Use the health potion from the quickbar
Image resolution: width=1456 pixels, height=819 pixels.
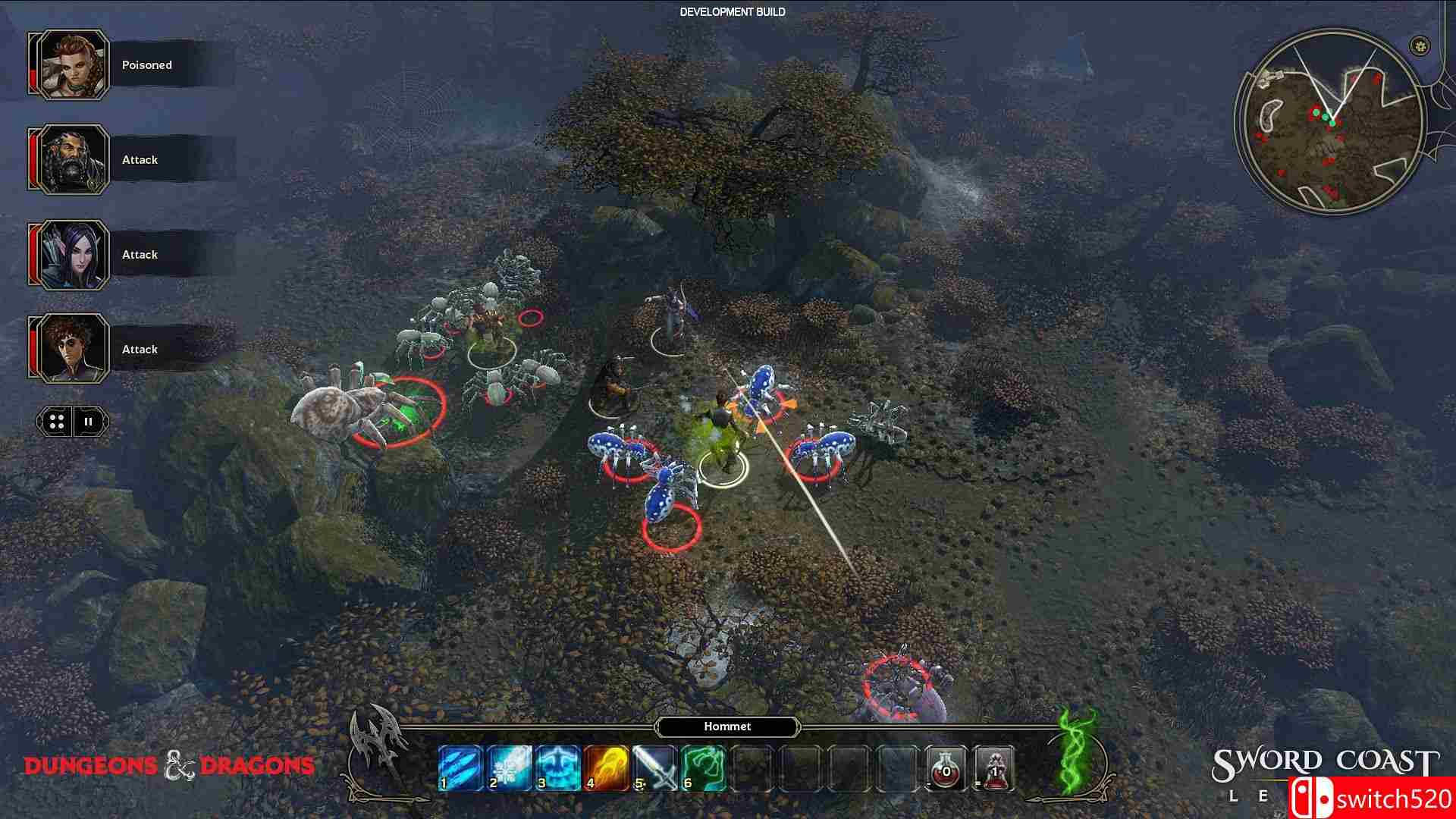click(946, 767)
